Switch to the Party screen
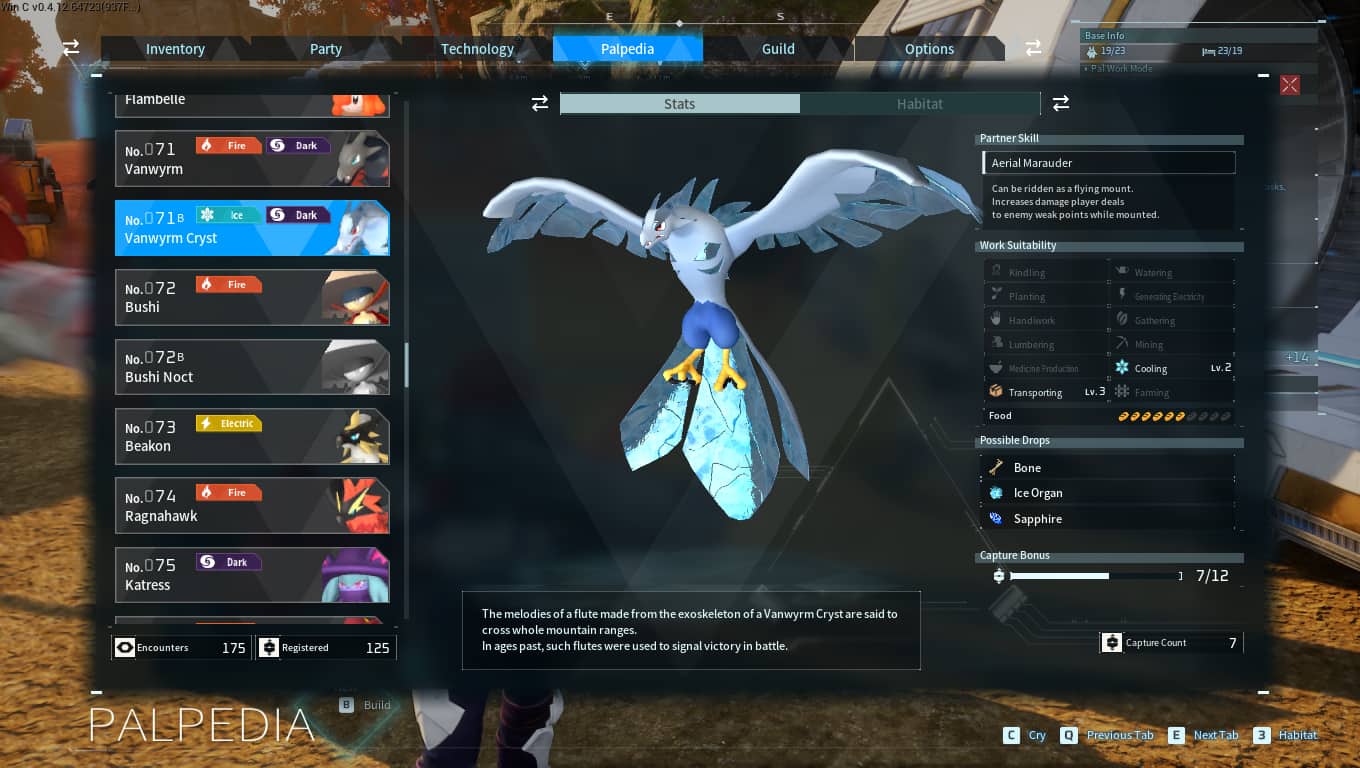Screen dimensions: 1360x768 coord(326,48)
